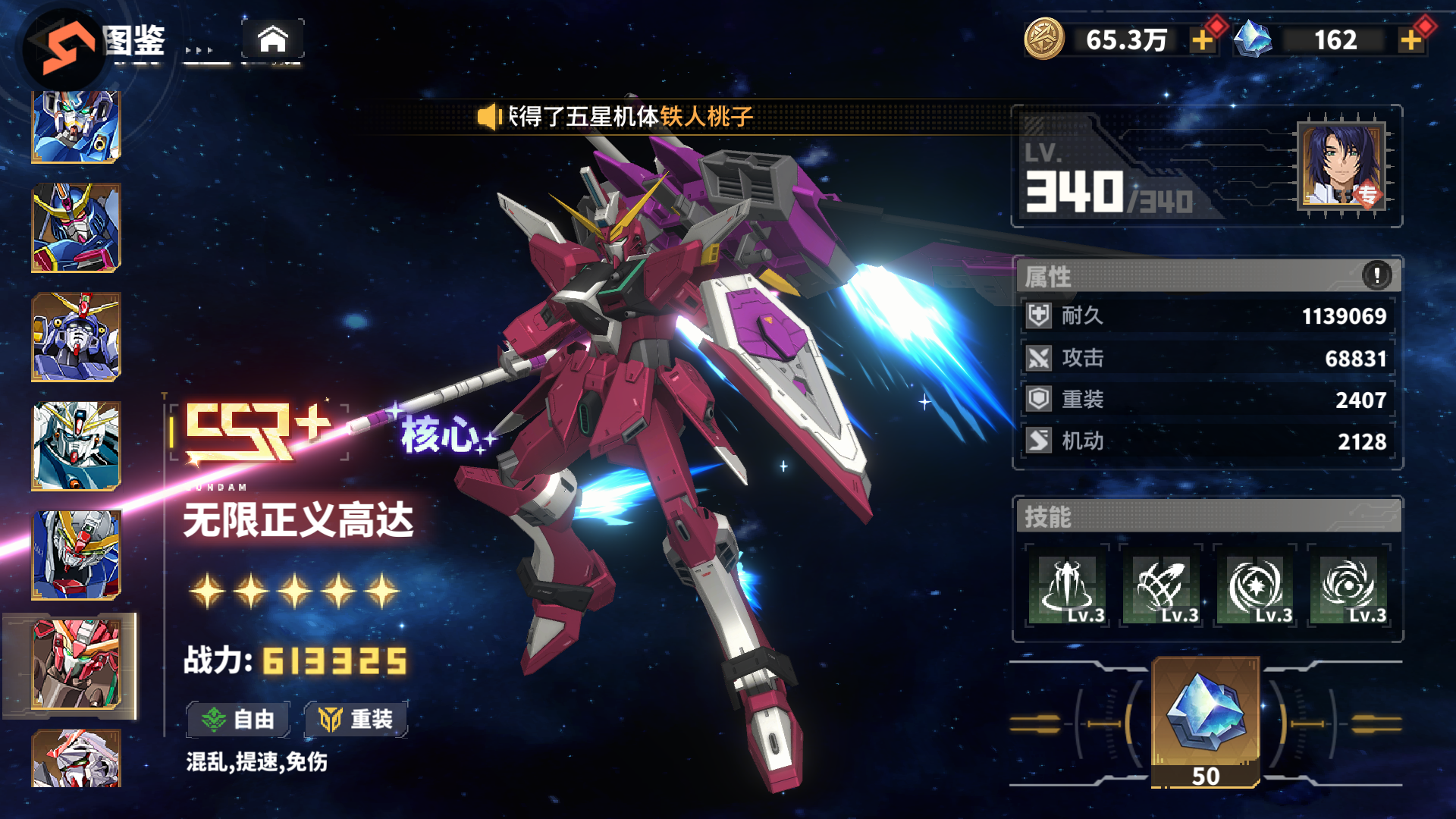Go back via the orange logo button

pos(67,47)
